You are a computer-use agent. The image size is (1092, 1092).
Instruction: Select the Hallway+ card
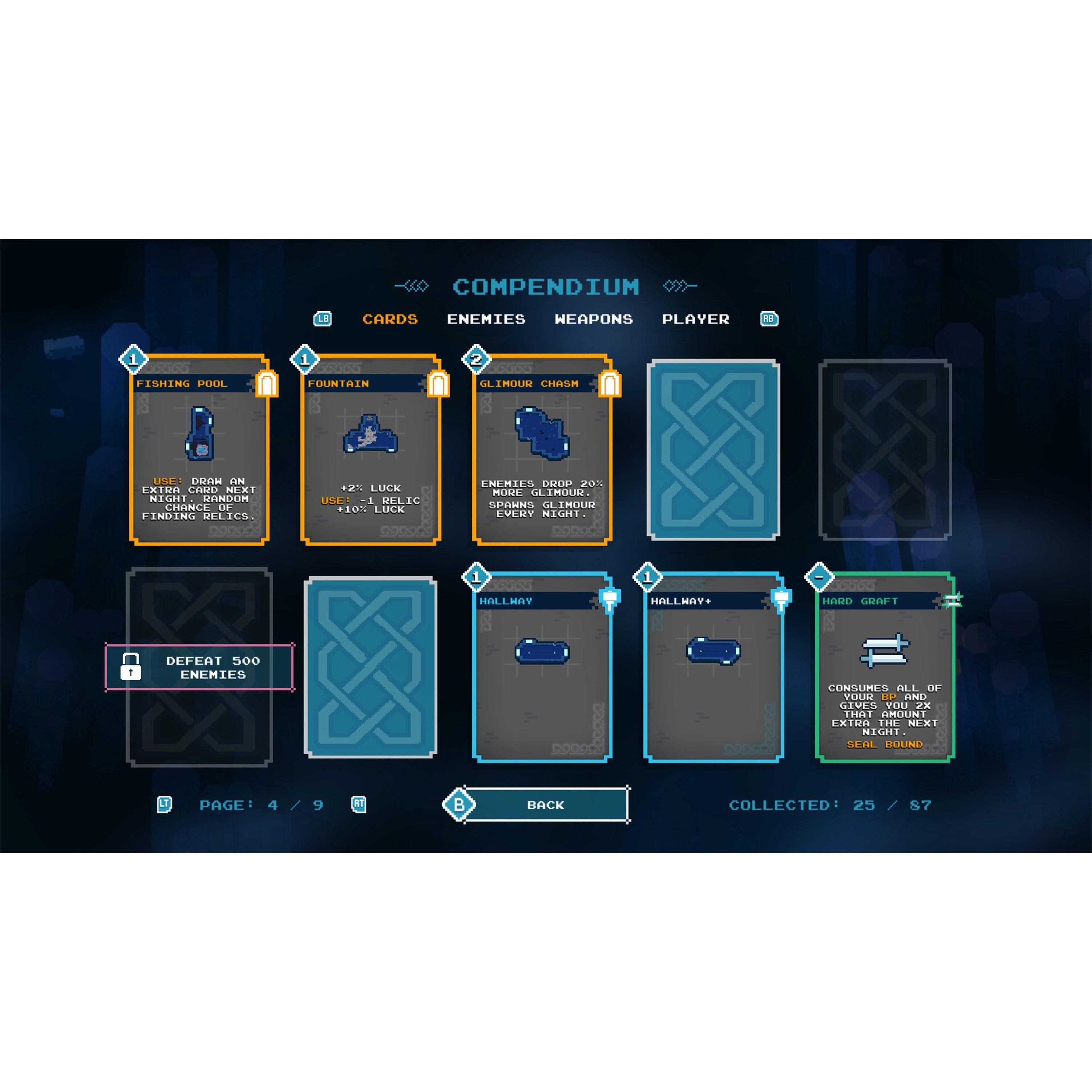[x=713, y=668]
